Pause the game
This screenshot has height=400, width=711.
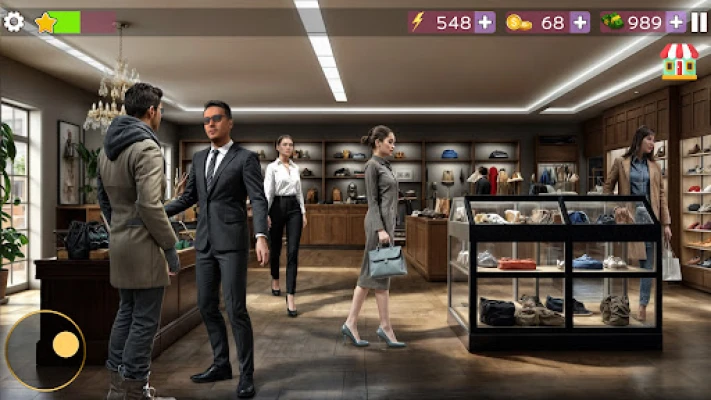[x=699, y=22]
